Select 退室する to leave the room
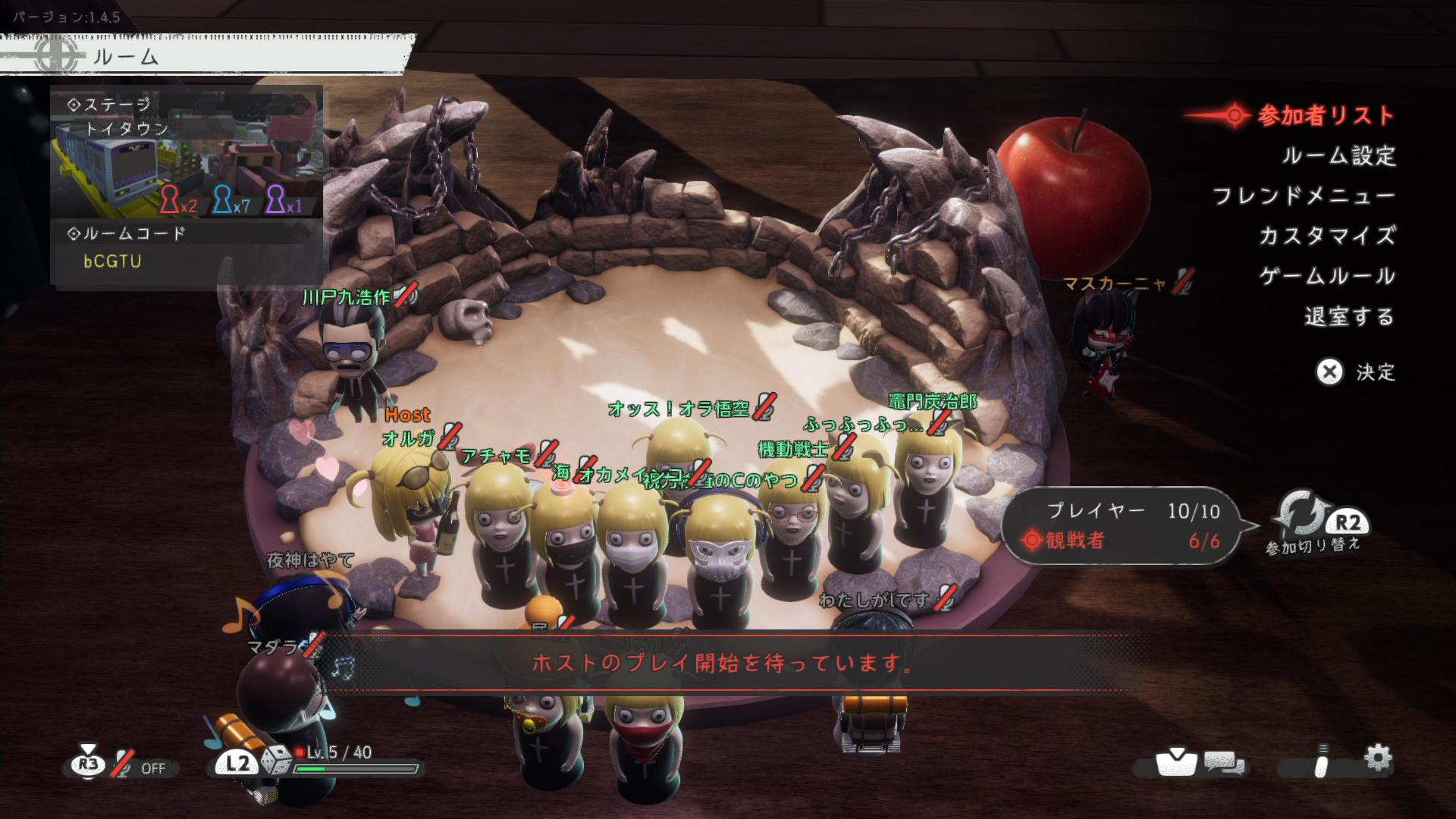This screenshot has height=819, width=1456. (1349, 316)
